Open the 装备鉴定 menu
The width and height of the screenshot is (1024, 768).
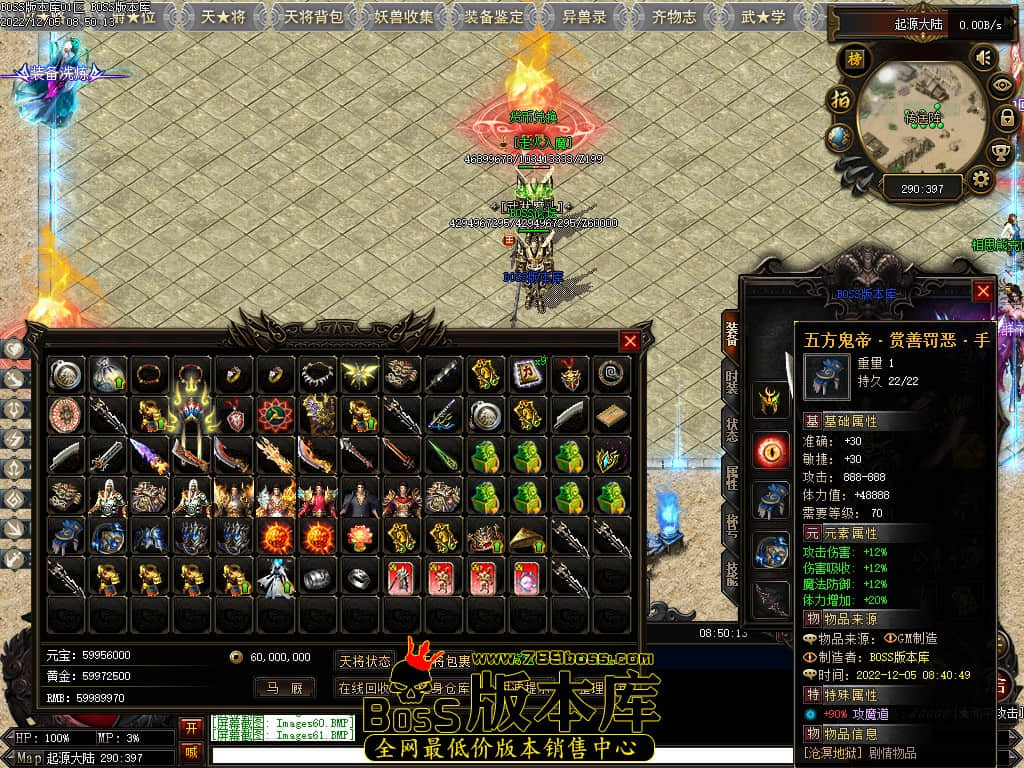coord(494,17)
